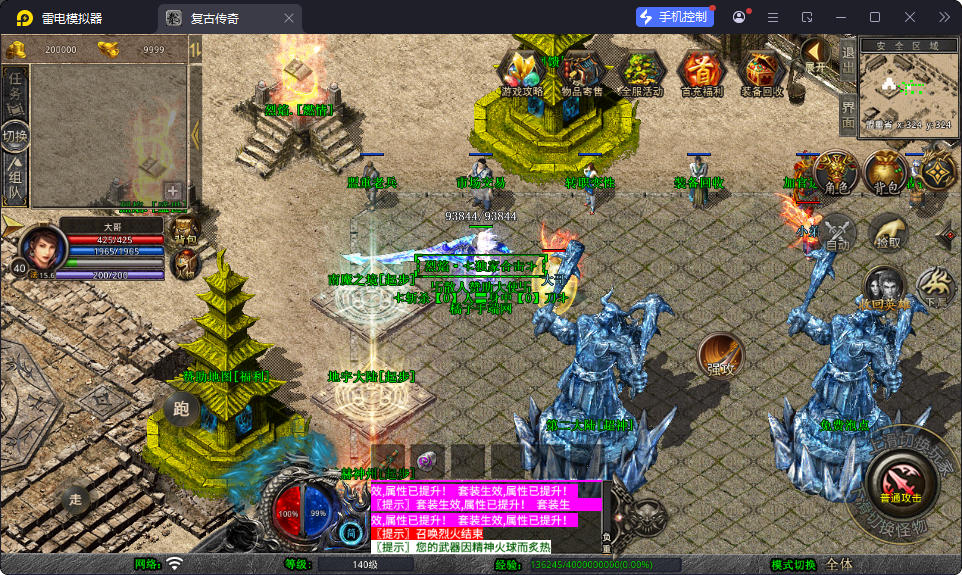Open the 物品寄售 consignment shop
Image resolution: width=962 pixels, height=575 pixels.
(582, 72)
